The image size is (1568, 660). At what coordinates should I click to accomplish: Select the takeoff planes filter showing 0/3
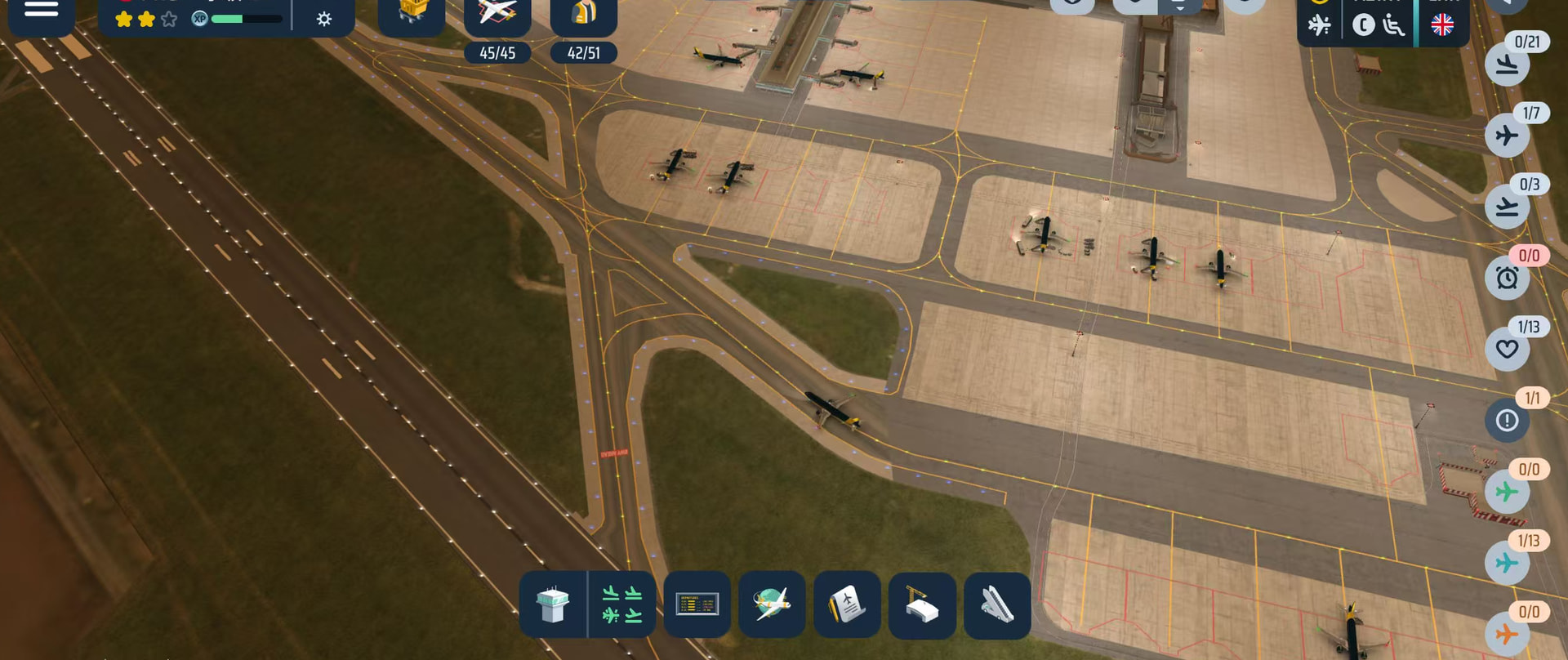(1508, 207)
